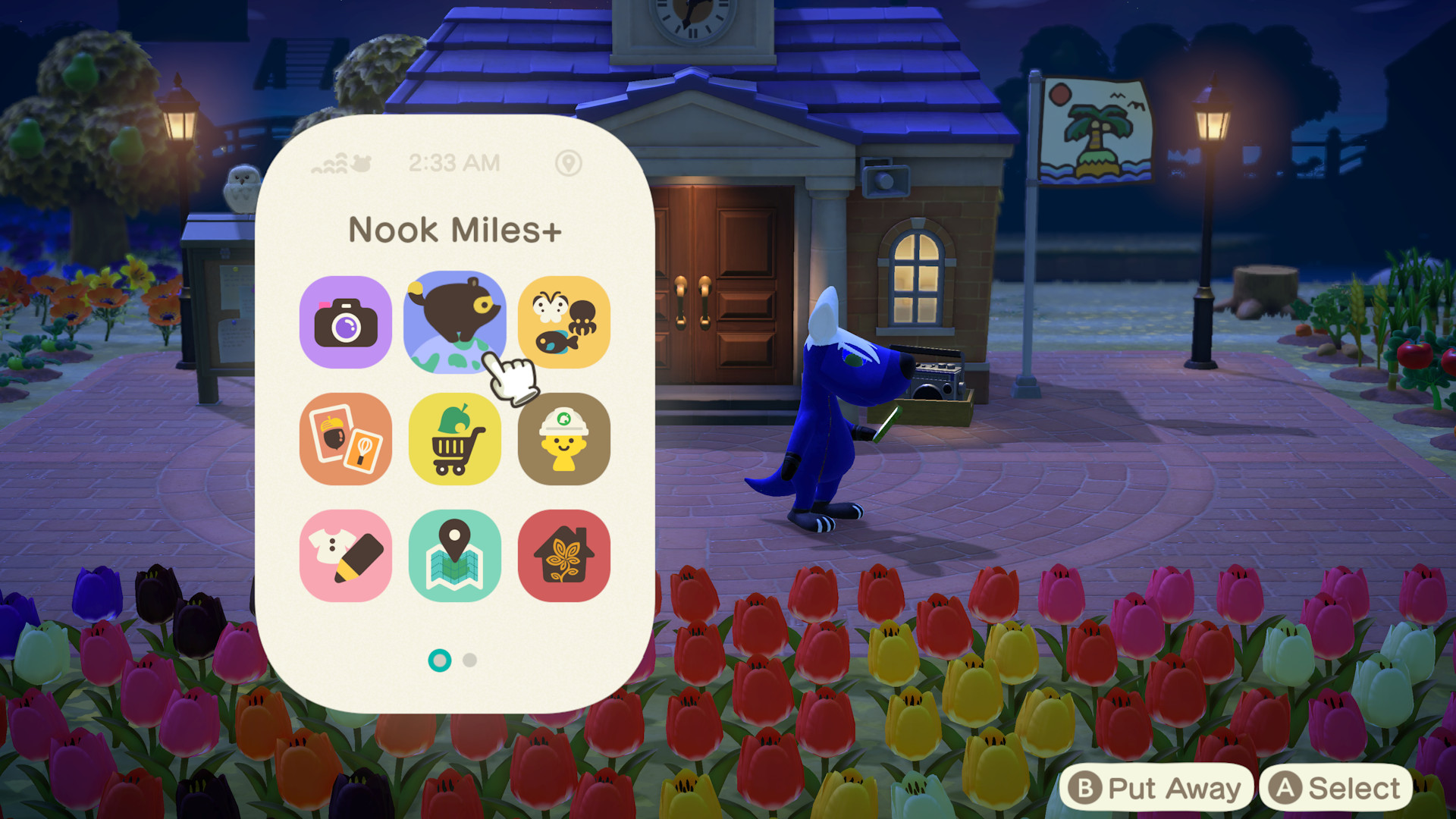
Task: Click the Nook Miles+ title text
Action: pos(454,230)
